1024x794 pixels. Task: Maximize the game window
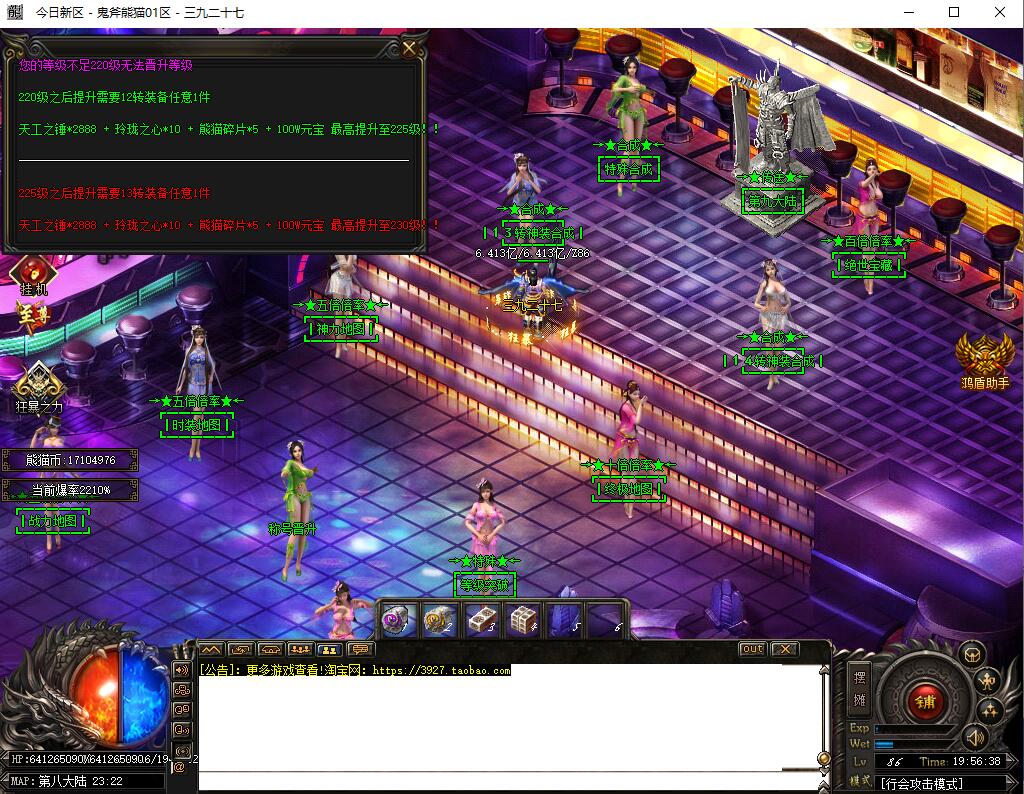(953, 13)
